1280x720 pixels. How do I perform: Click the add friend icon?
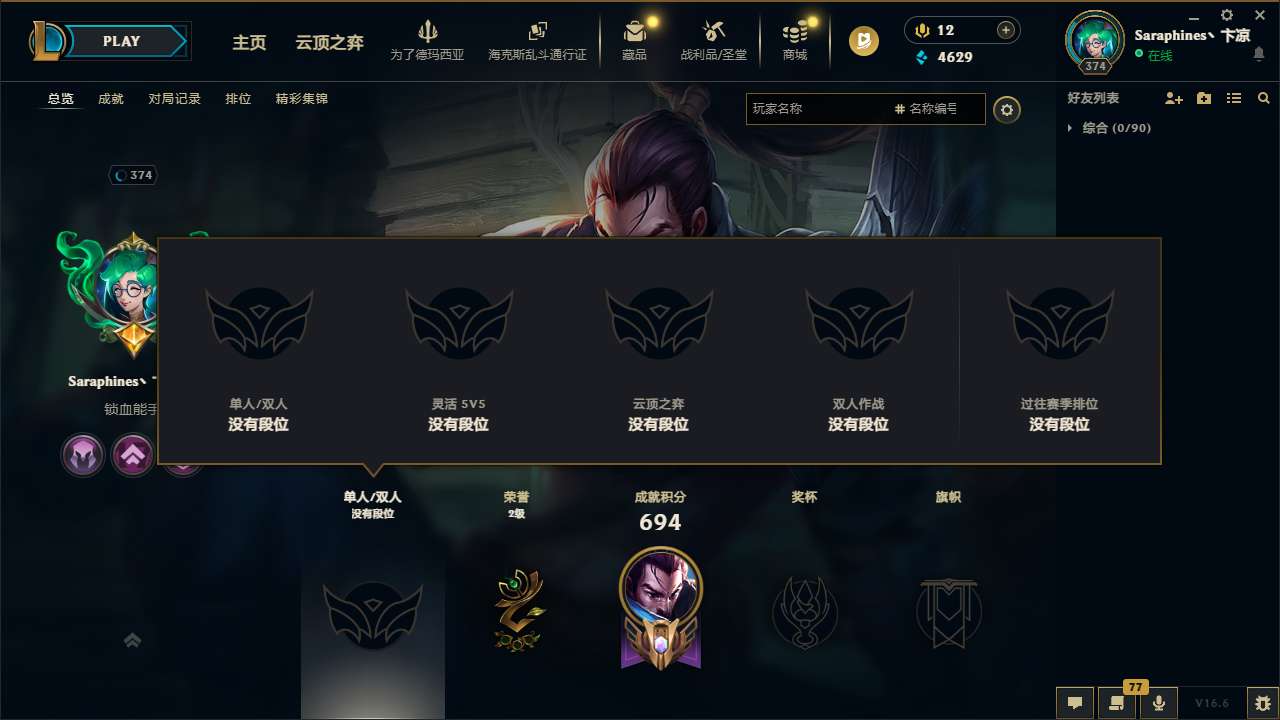(x=1174, y=98)
